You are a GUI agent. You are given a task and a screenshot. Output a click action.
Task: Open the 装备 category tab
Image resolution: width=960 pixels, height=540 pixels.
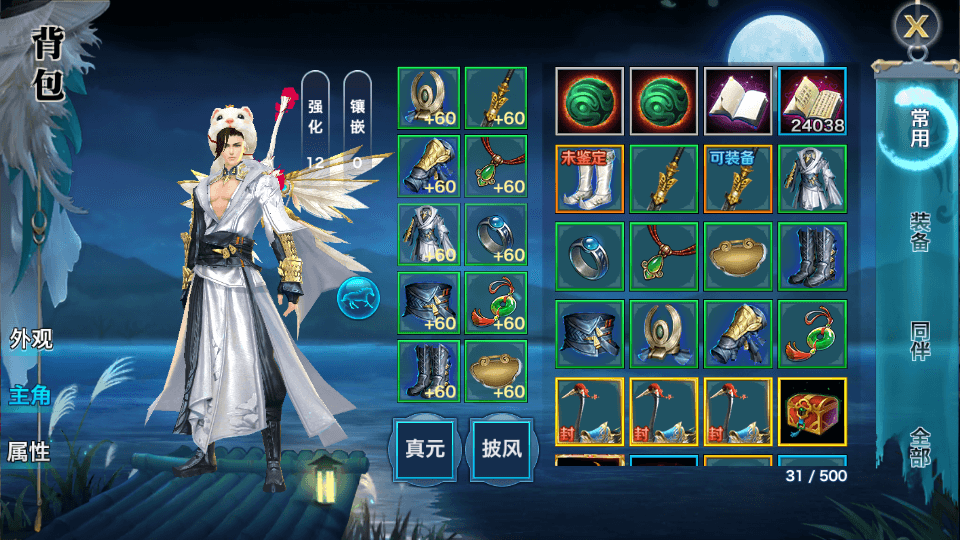(919, 232)
